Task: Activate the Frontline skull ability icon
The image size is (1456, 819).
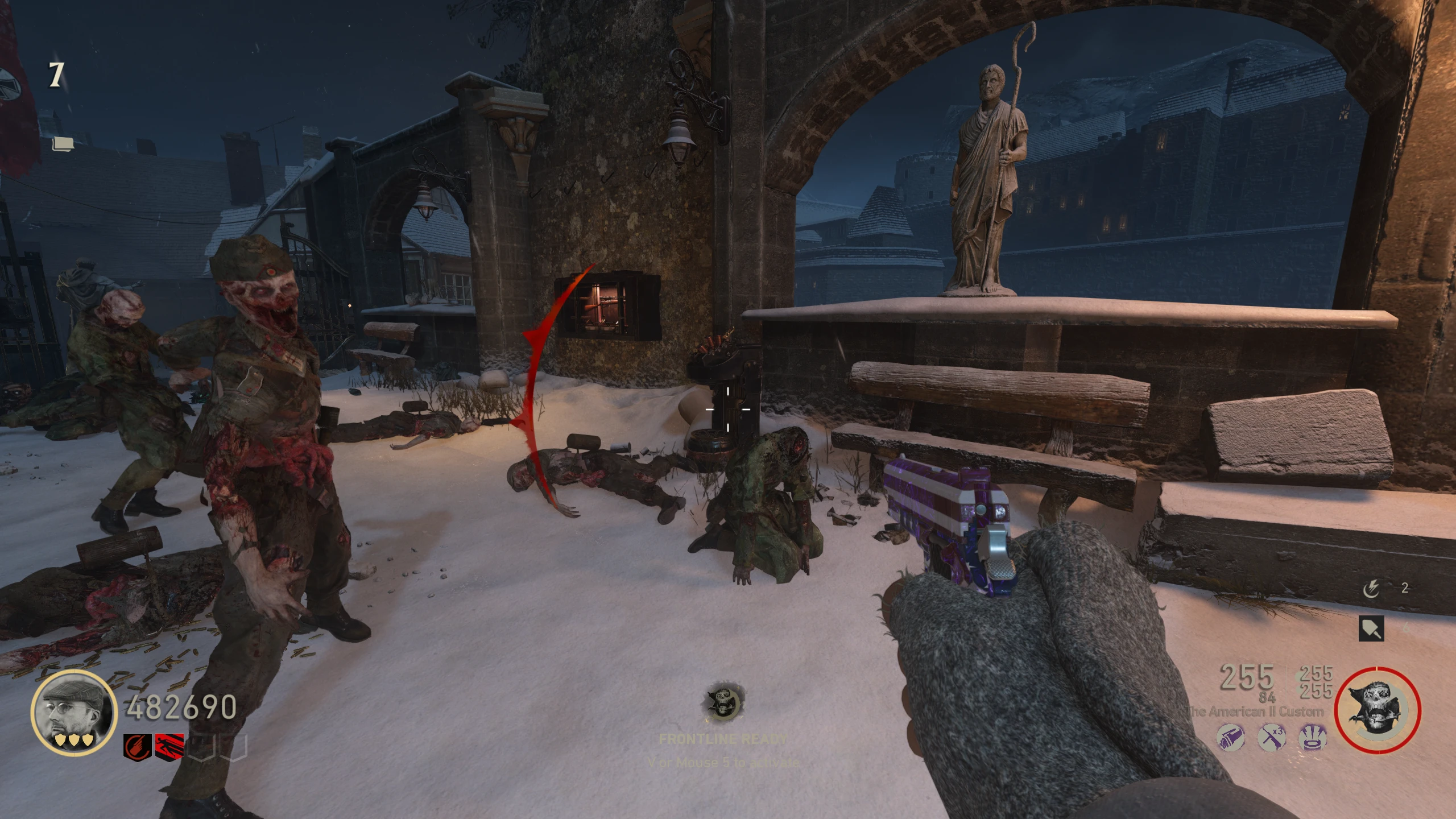Action: click(x=722, y=702)
